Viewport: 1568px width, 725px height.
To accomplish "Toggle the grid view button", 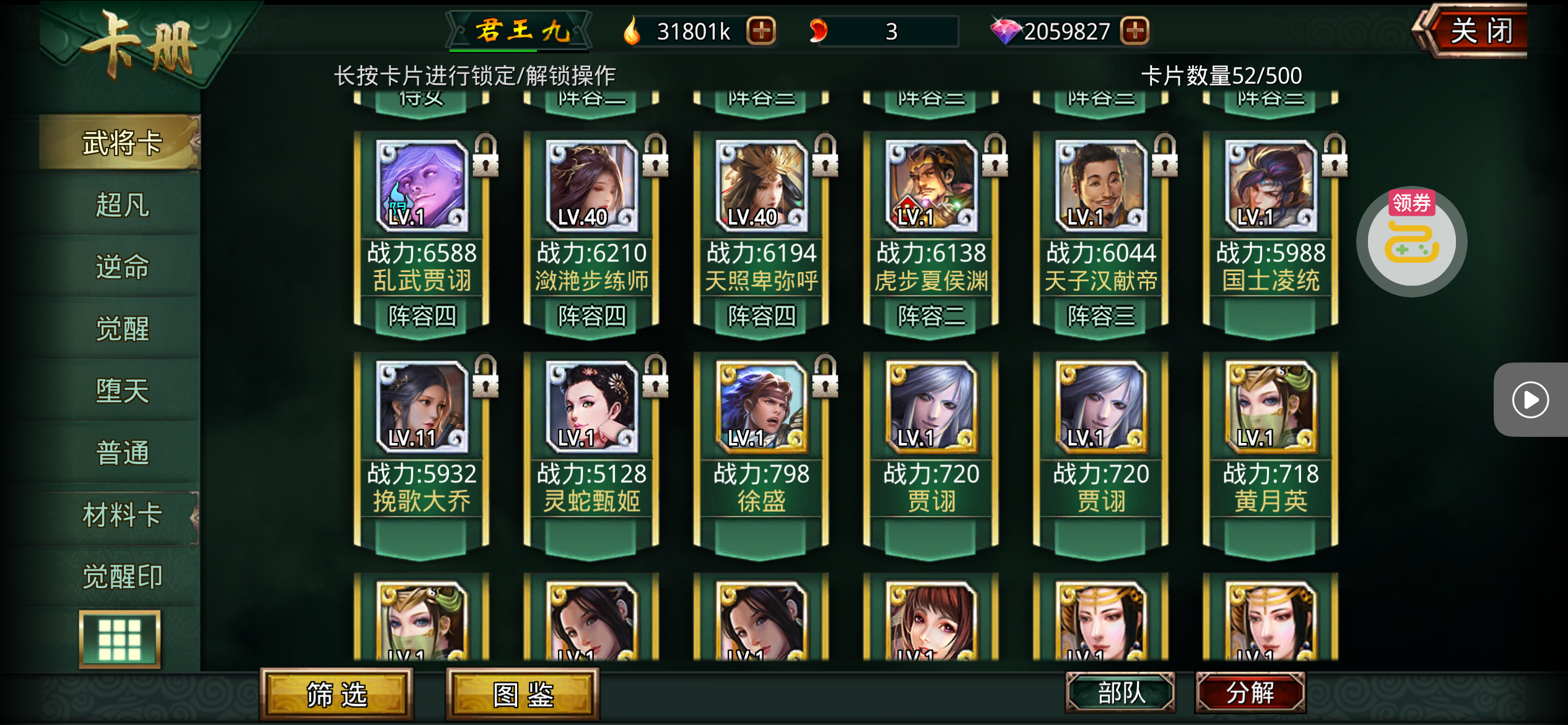I will (120, 639).
